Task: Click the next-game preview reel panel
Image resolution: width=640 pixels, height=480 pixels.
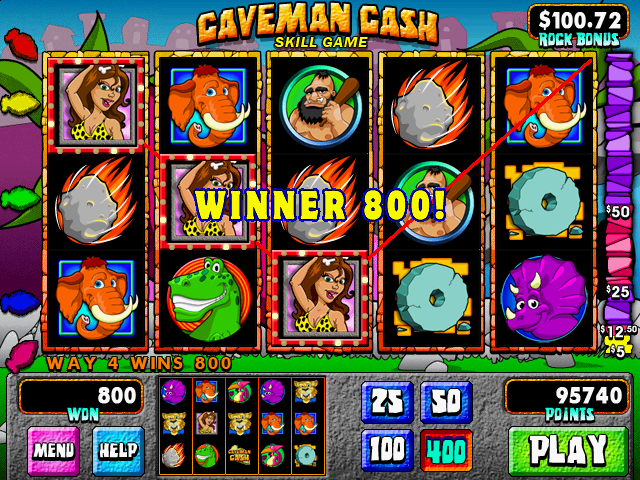Action: [x=242, y=425]
